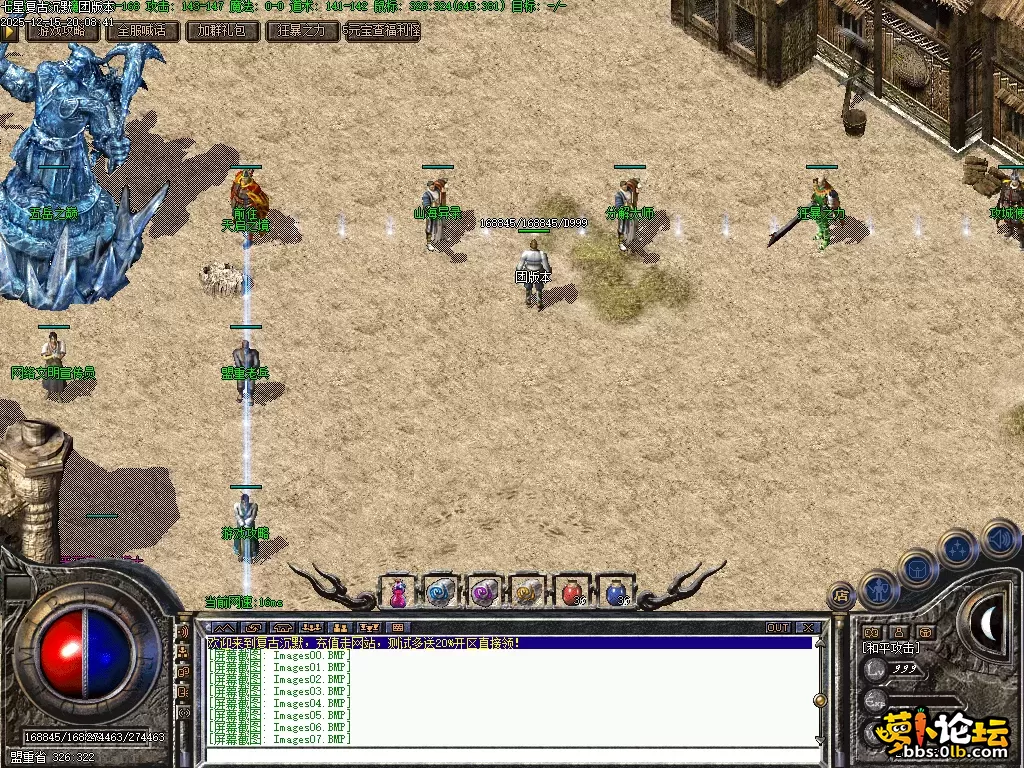The height and width of the screenshot is (768, 1024).
Task: Open the 店 shop button
Action: click(x=841, y=596)
